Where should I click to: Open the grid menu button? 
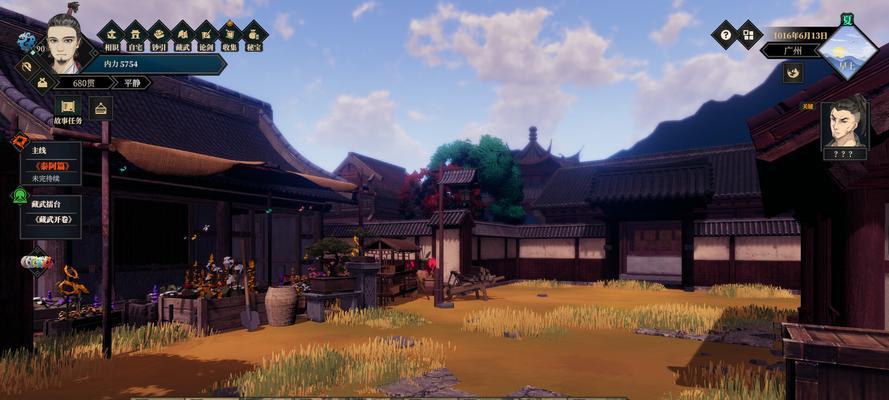click(749, 35)
